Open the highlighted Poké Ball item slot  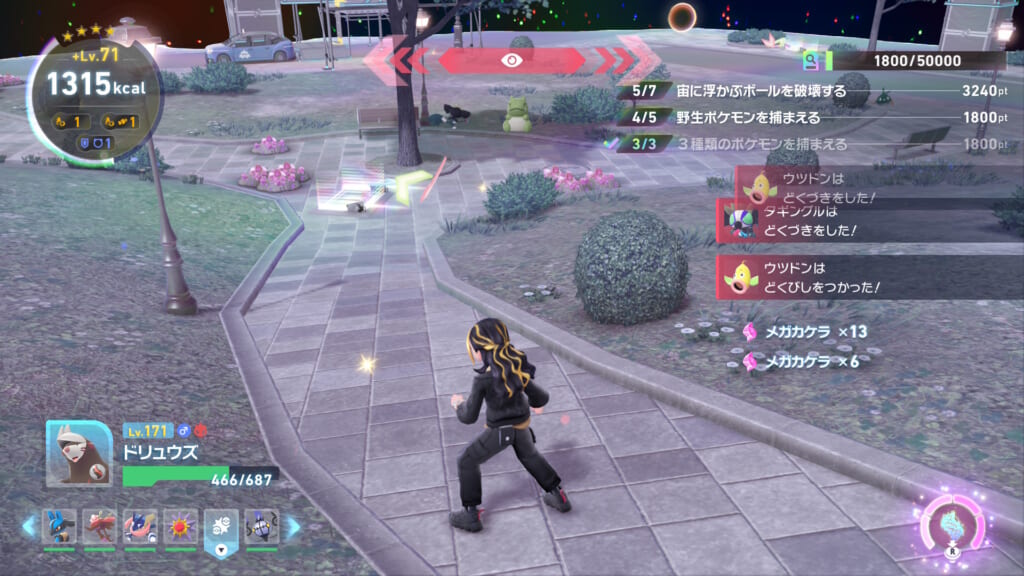221,527
